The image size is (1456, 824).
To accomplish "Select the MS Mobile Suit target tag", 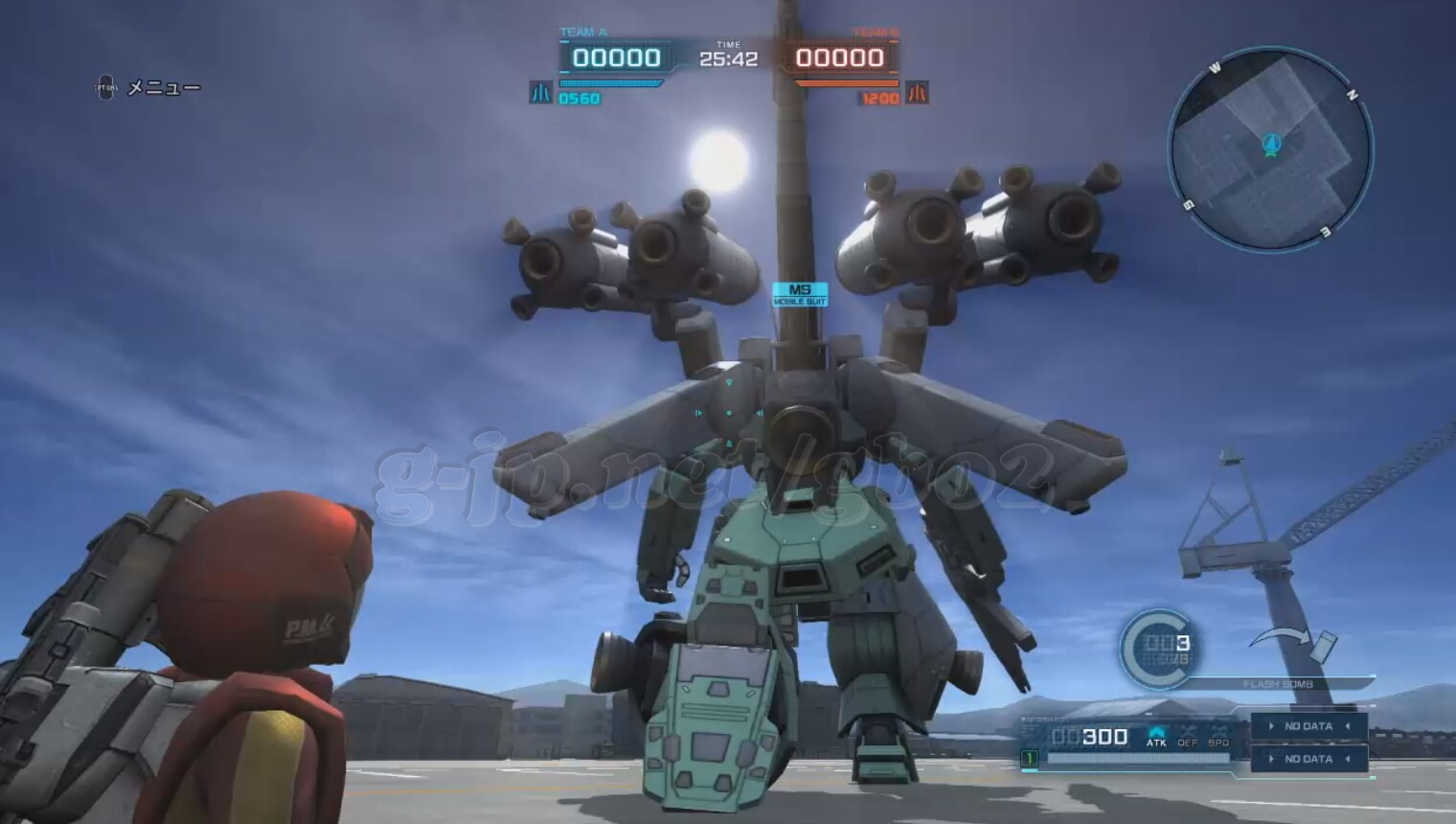I will (800, 294).
